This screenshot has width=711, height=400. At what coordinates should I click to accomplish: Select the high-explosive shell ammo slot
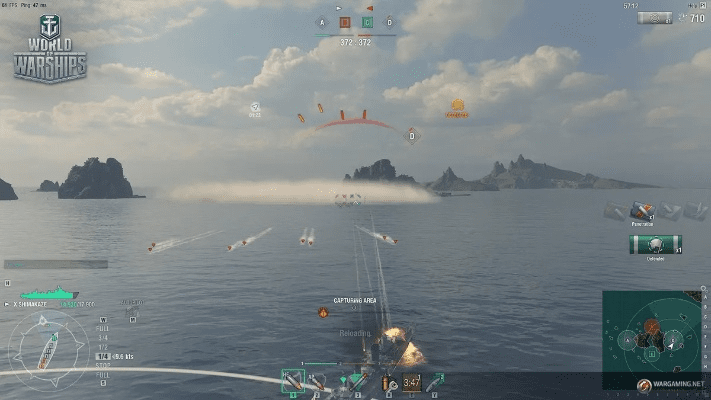coord(292,380)
